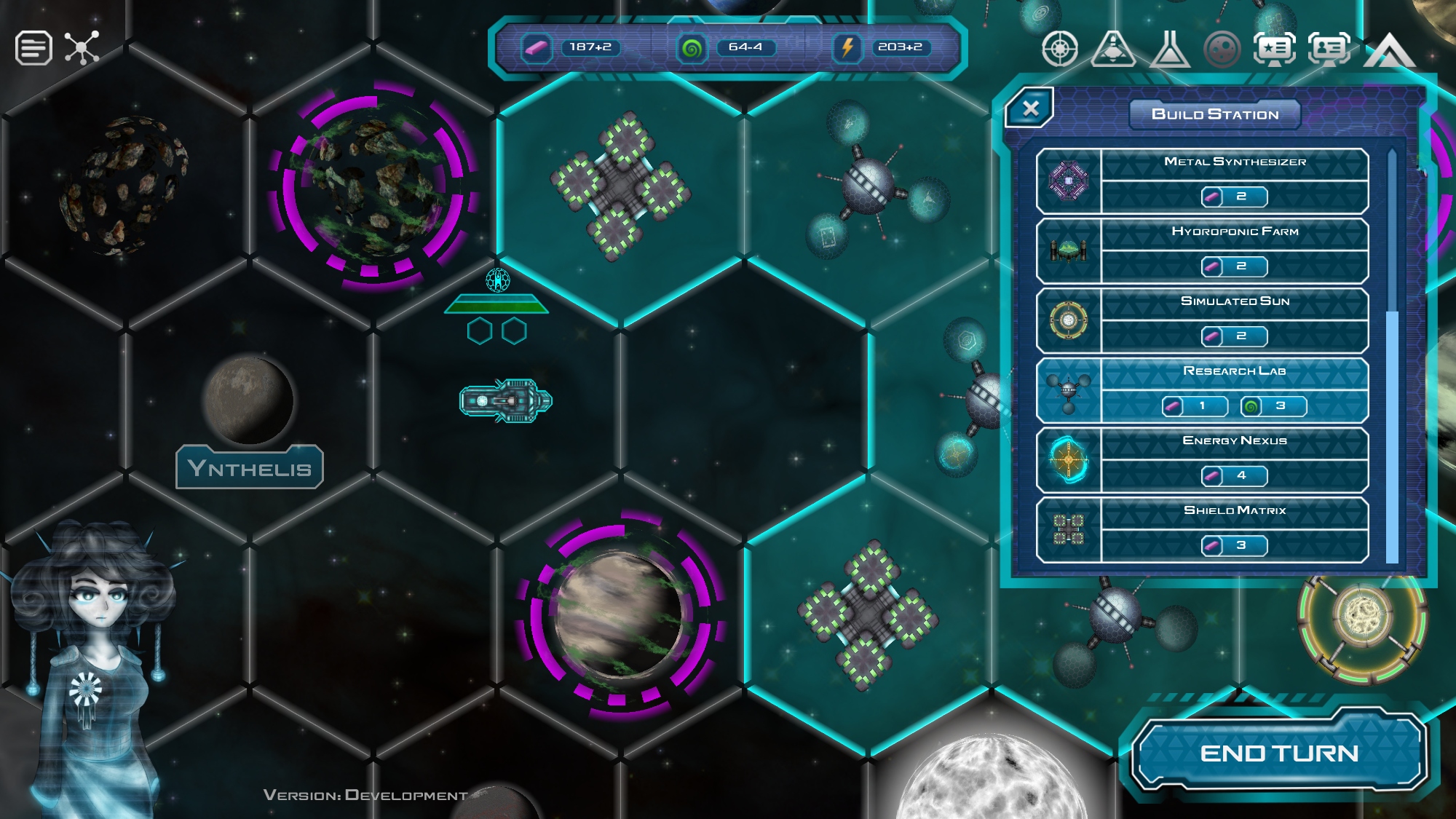Pick Energy Nexus in the build list

(x=1202, y=460)
